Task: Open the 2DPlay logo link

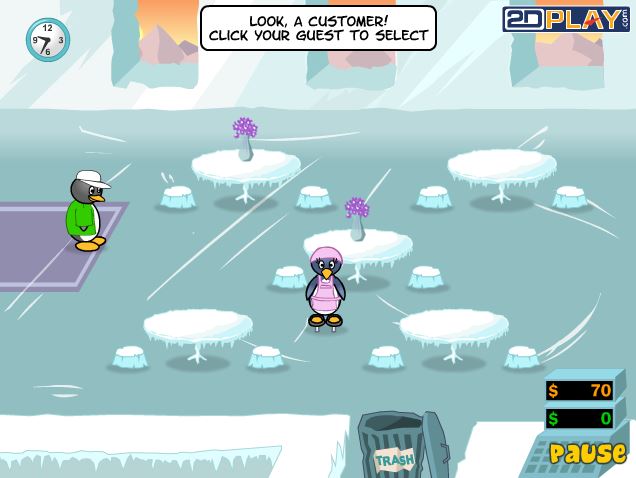Action: tap(565, 19)
